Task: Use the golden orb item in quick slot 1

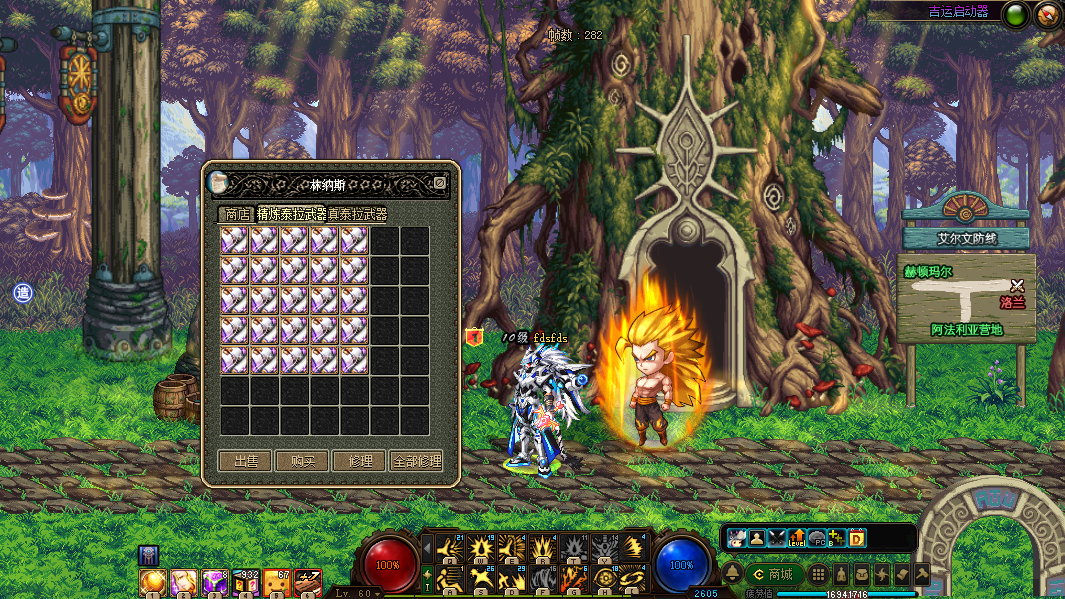Action: point(153,582)
